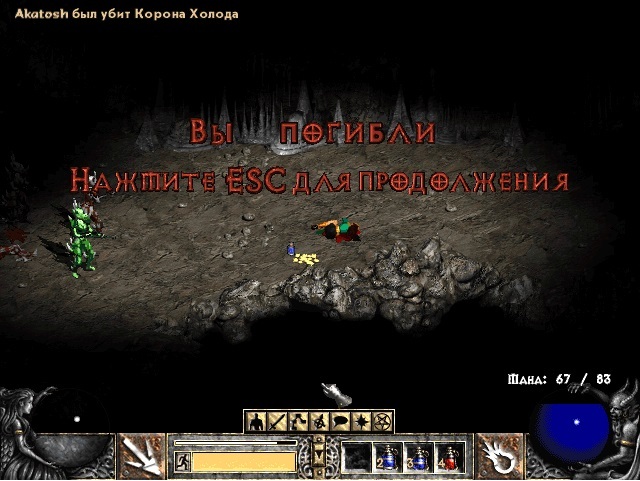640x481 pixels.
Task: Select the right-hand fiery spell skill
Action: (x=498, y=457)
